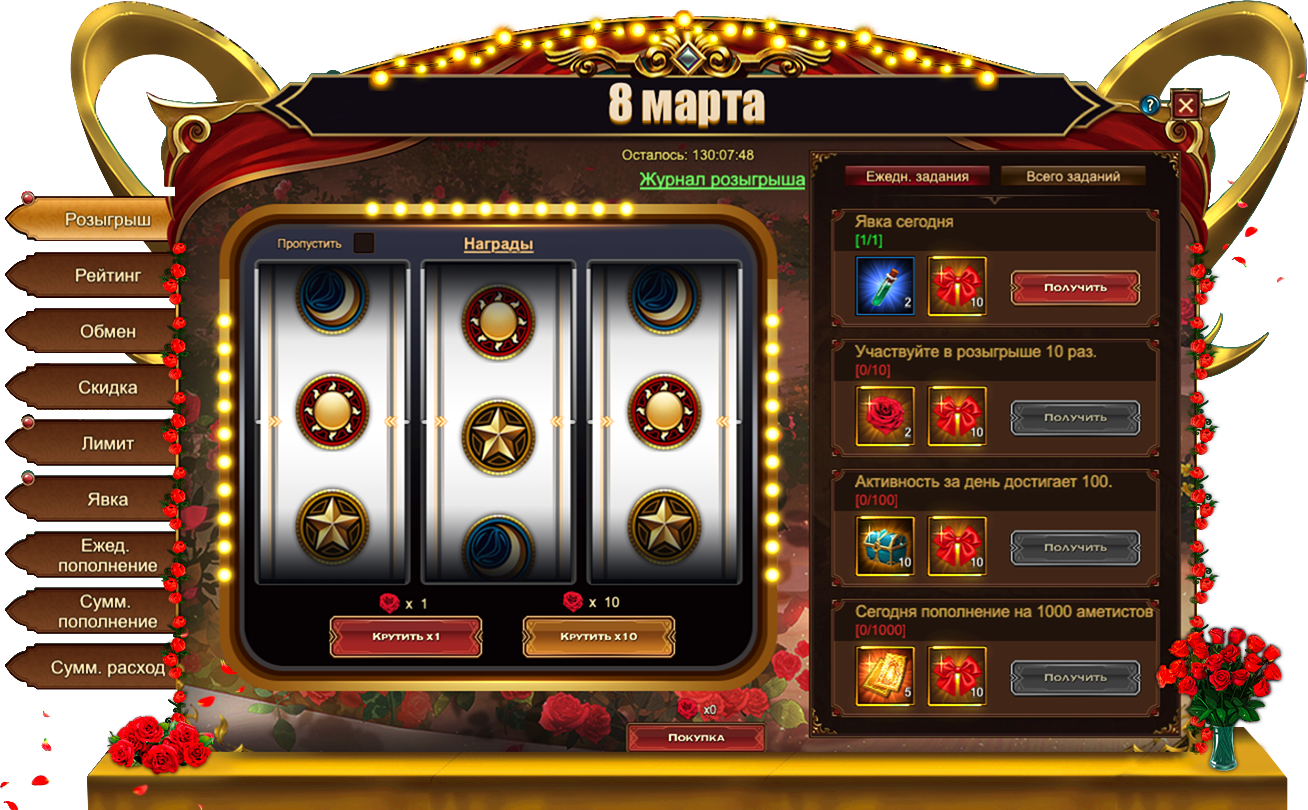Open the Покупка purchase button

[696, 738]
